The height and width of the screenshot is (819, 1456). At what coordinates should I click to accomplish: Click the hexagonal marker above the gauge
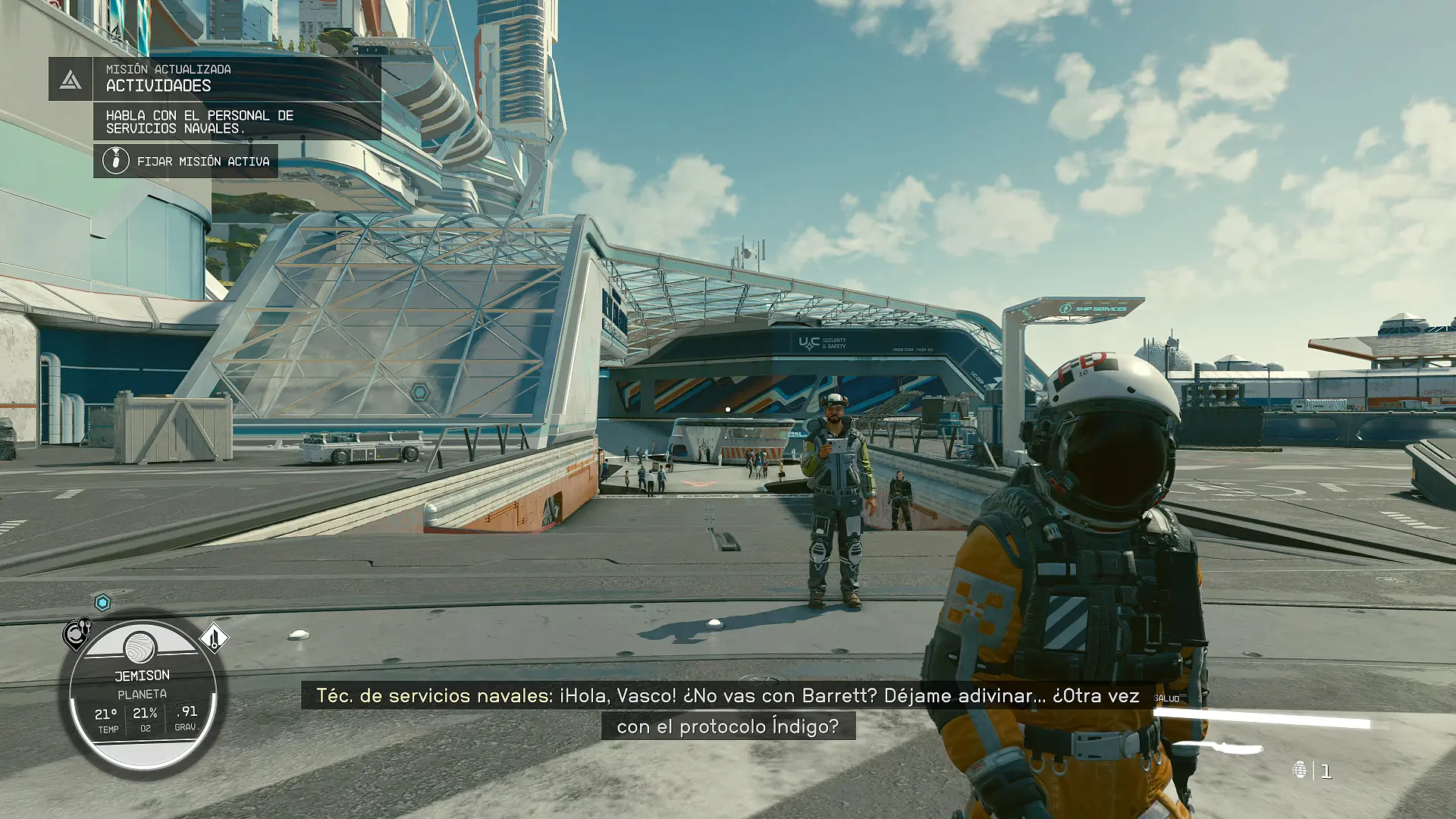[x=103, y=603]
